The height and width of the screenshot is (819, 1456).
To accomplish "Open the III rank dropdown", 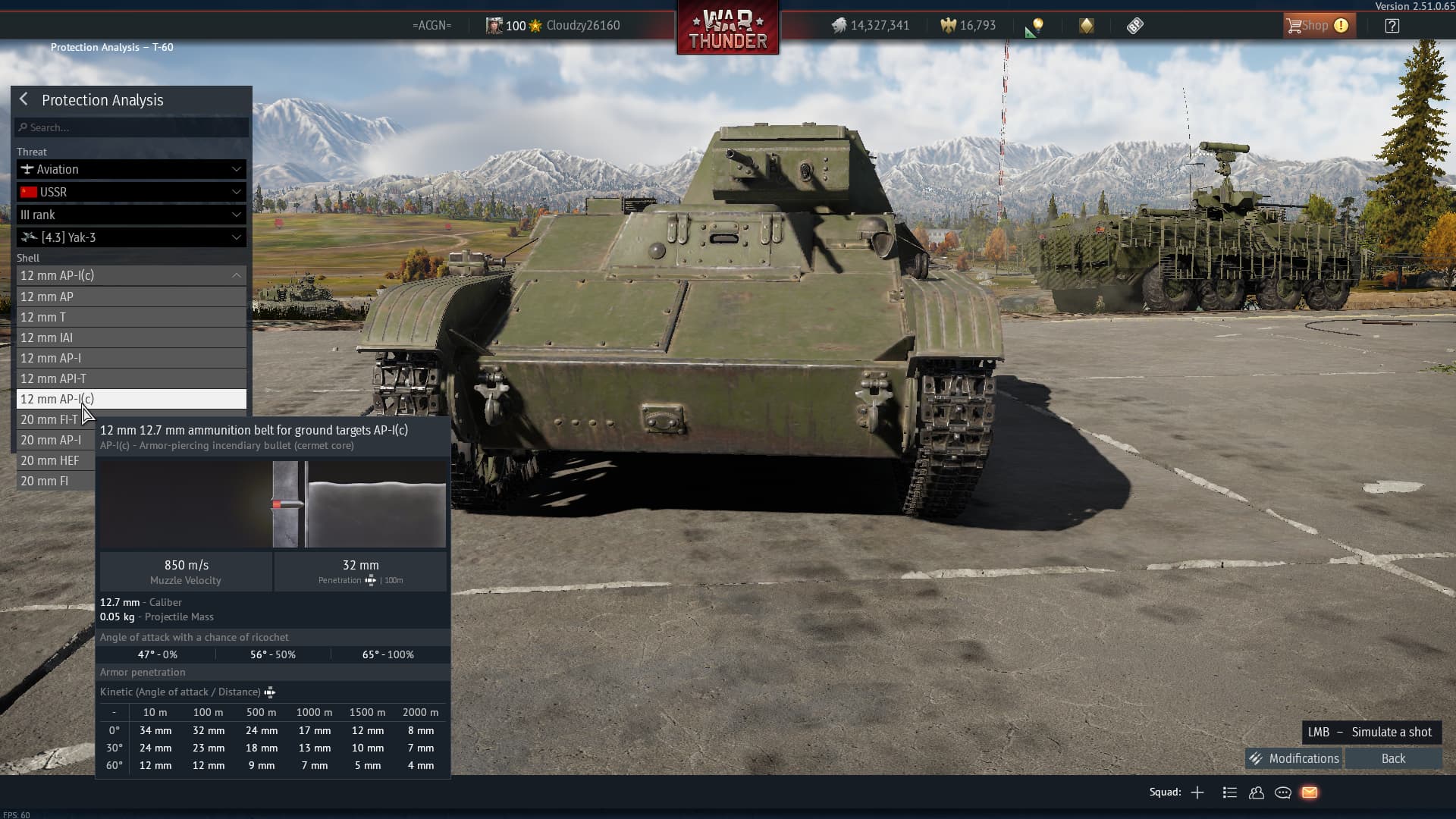I will tap(131, 215).
